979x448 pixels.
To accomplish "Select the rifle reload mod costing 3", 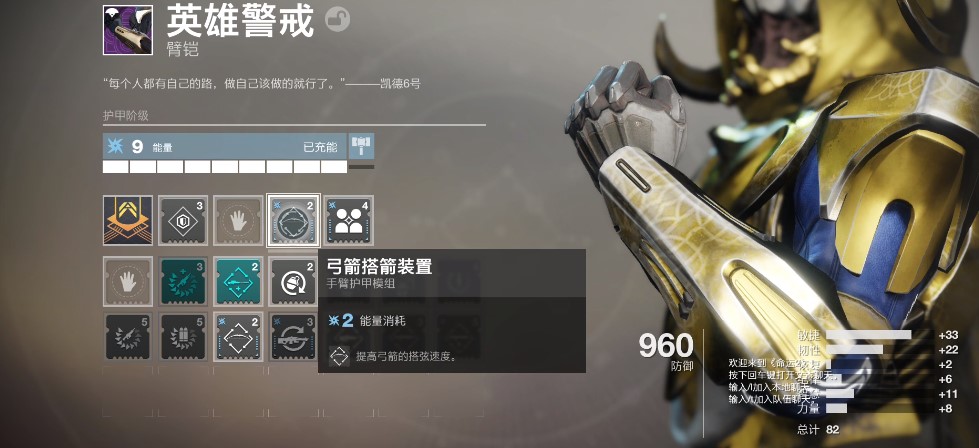I will (x=293, y=337).
